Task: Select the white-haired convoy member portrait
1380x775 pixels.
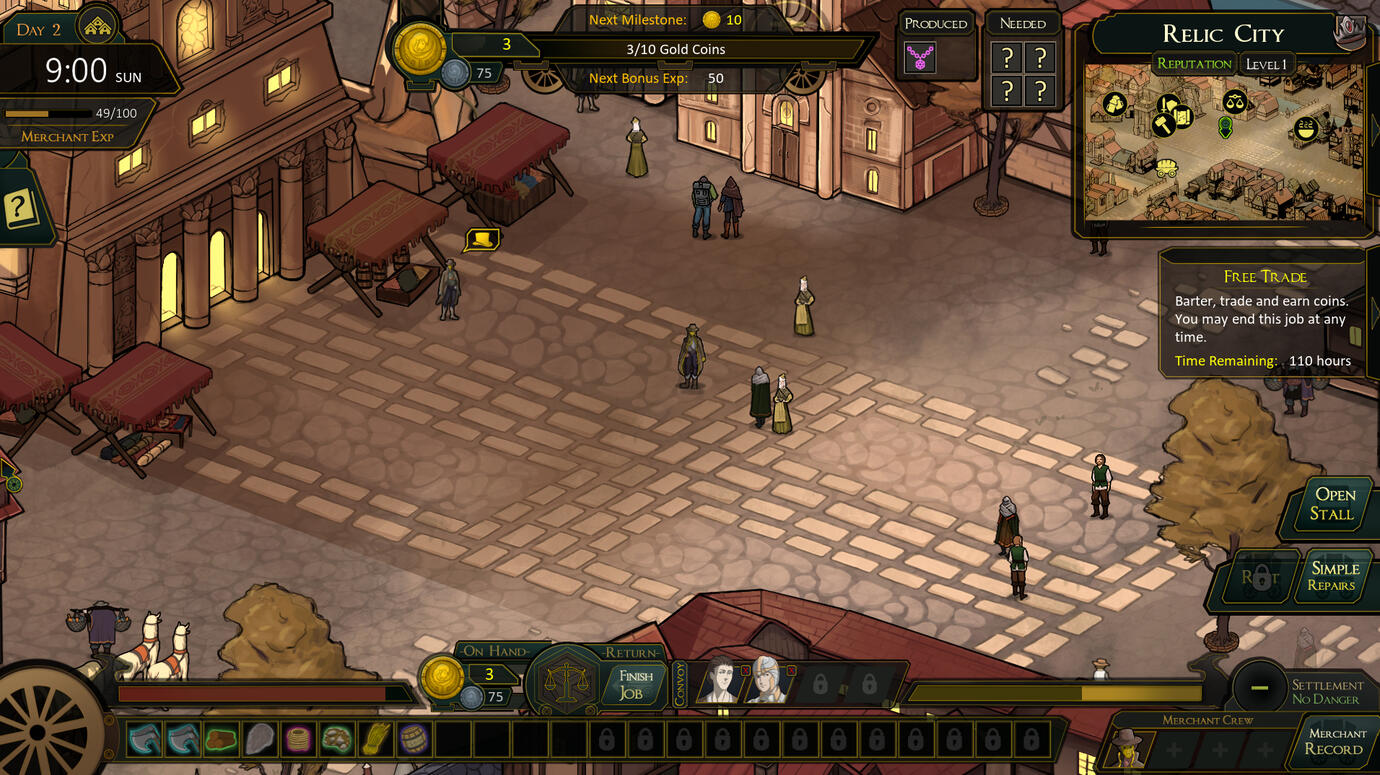Action: coord(768,681)
